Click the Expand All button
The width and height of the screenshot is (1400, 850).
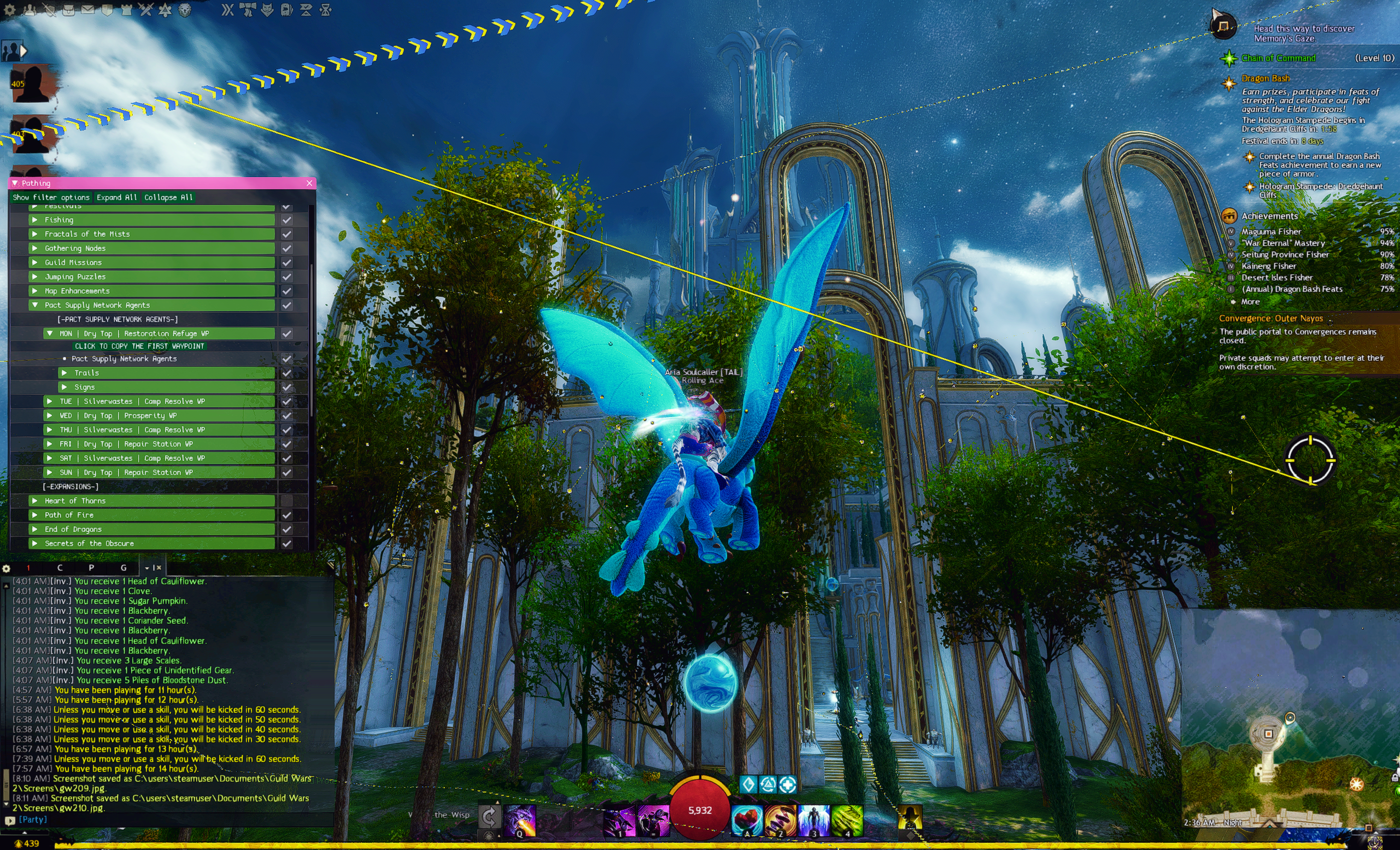tap(116, 197)
